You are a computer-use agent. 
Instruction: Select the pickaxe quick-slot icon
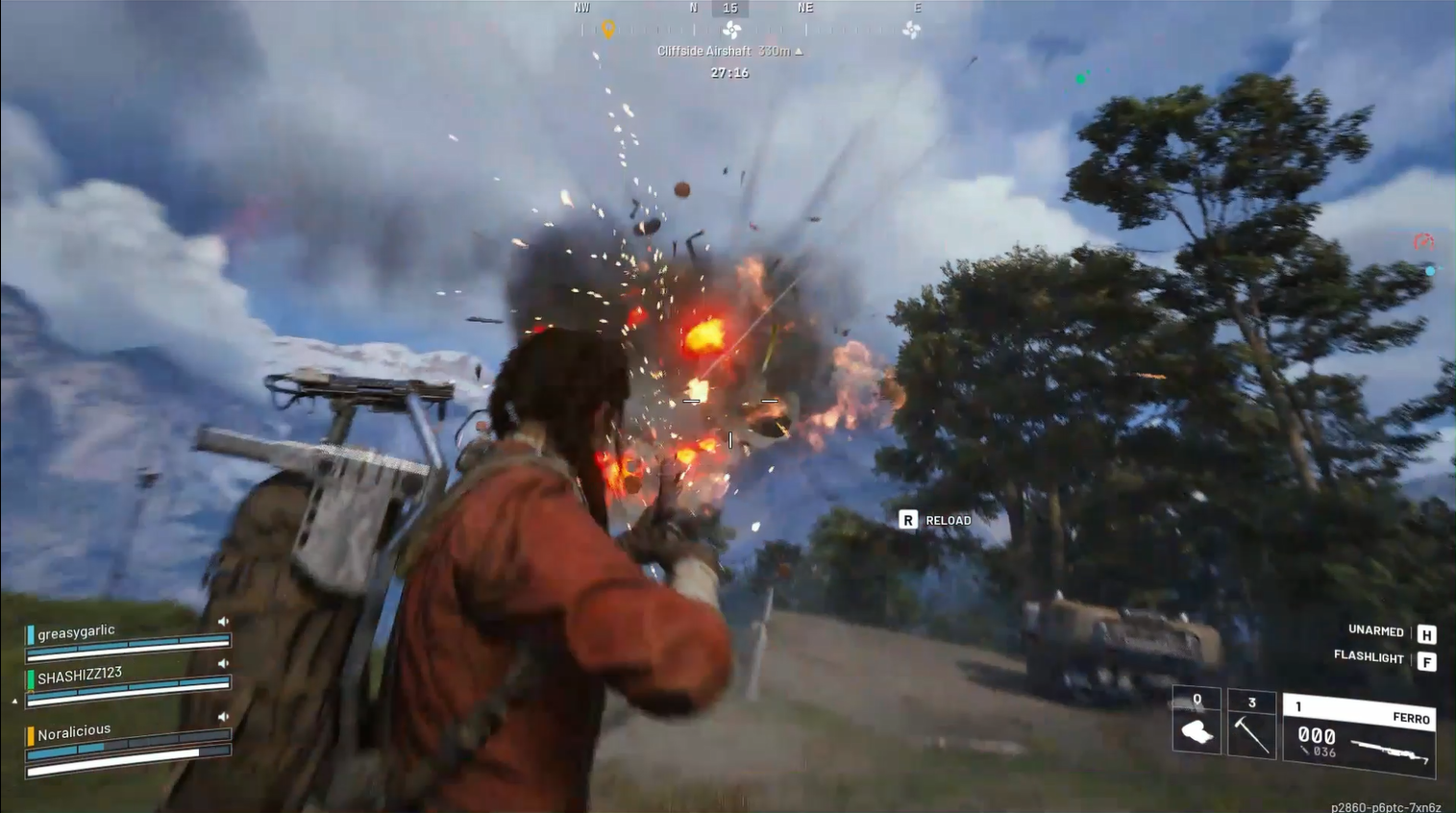1252,732
